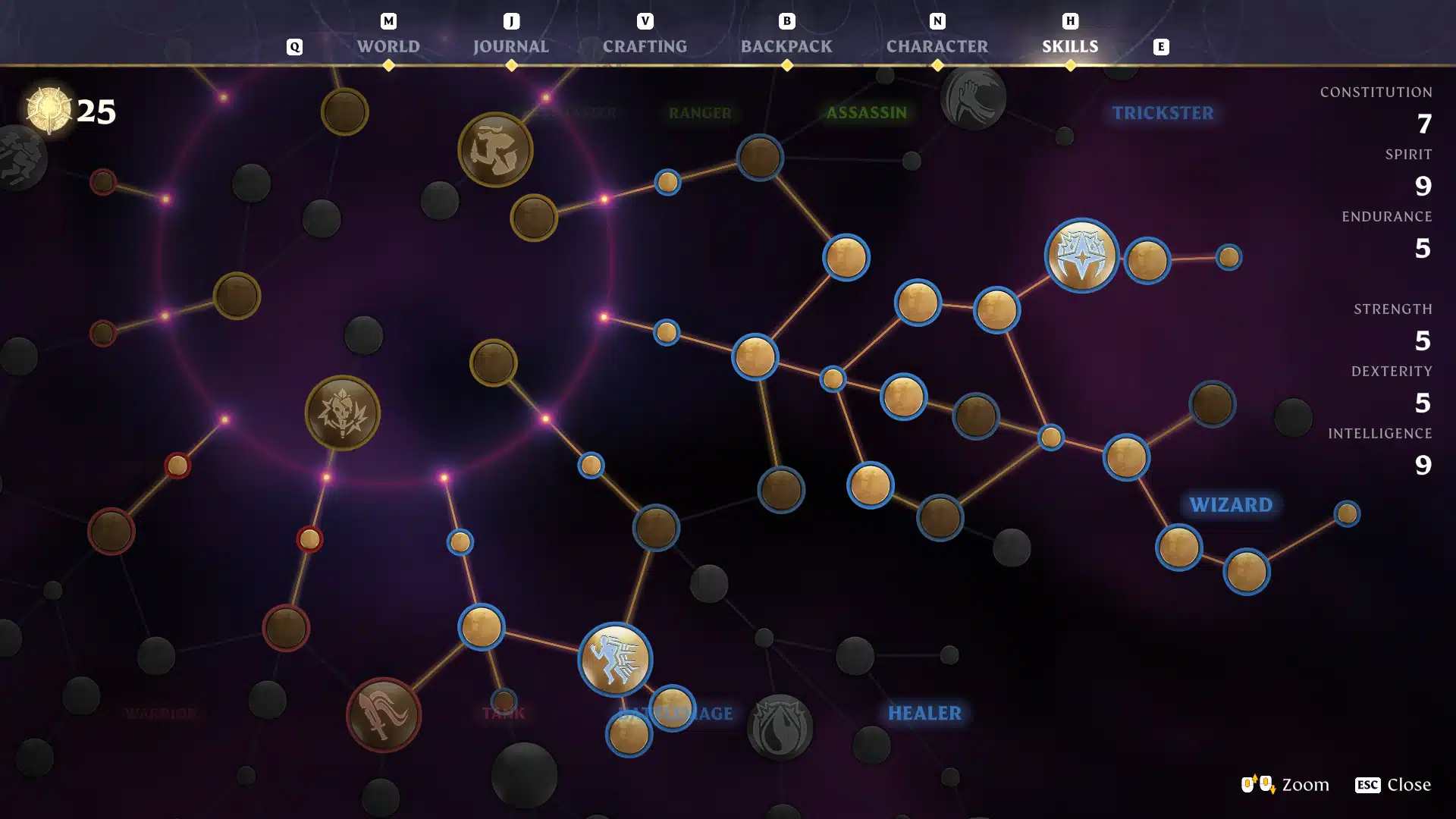This screenshot has width=1456, height=819.
Task: Open the Journal tab
Action: 511,46
